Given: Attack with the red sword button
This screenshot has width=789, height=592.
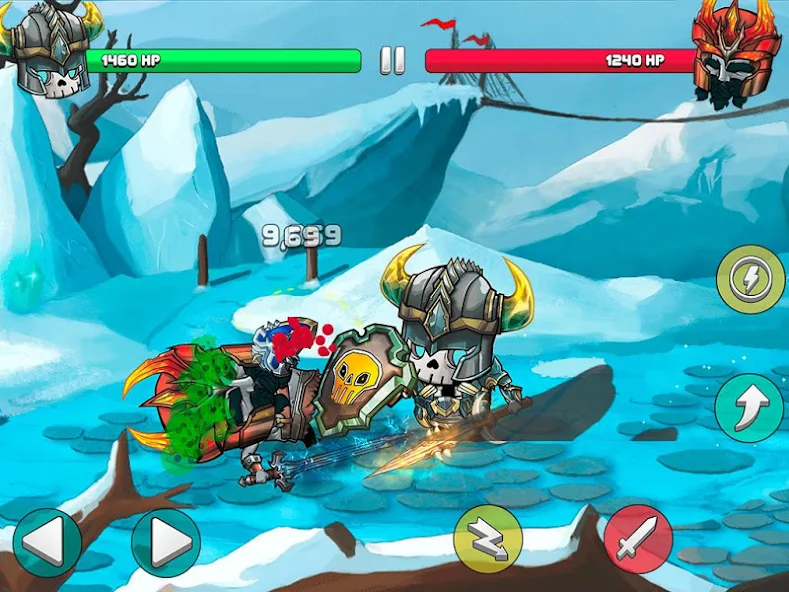Looking at the screenshot, I should pos(638,540).
